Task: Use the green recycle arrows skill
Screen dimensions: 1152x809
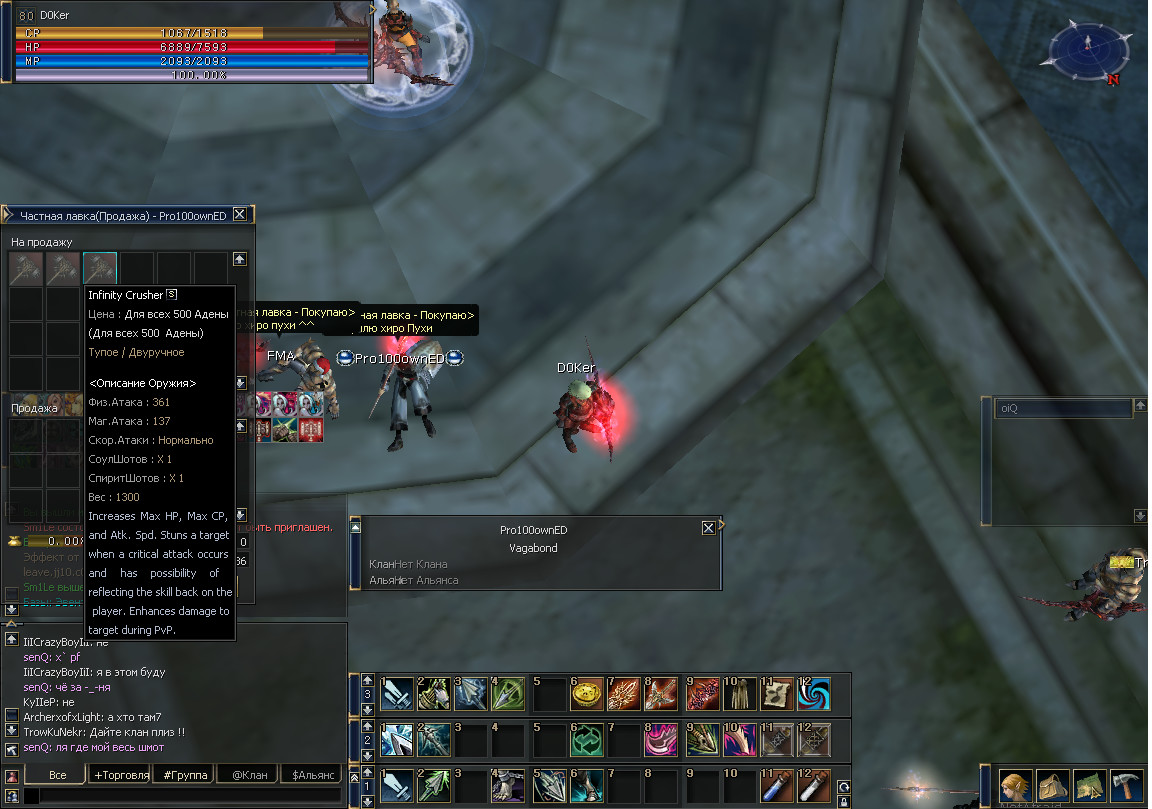Action: (x=587, y=740)
